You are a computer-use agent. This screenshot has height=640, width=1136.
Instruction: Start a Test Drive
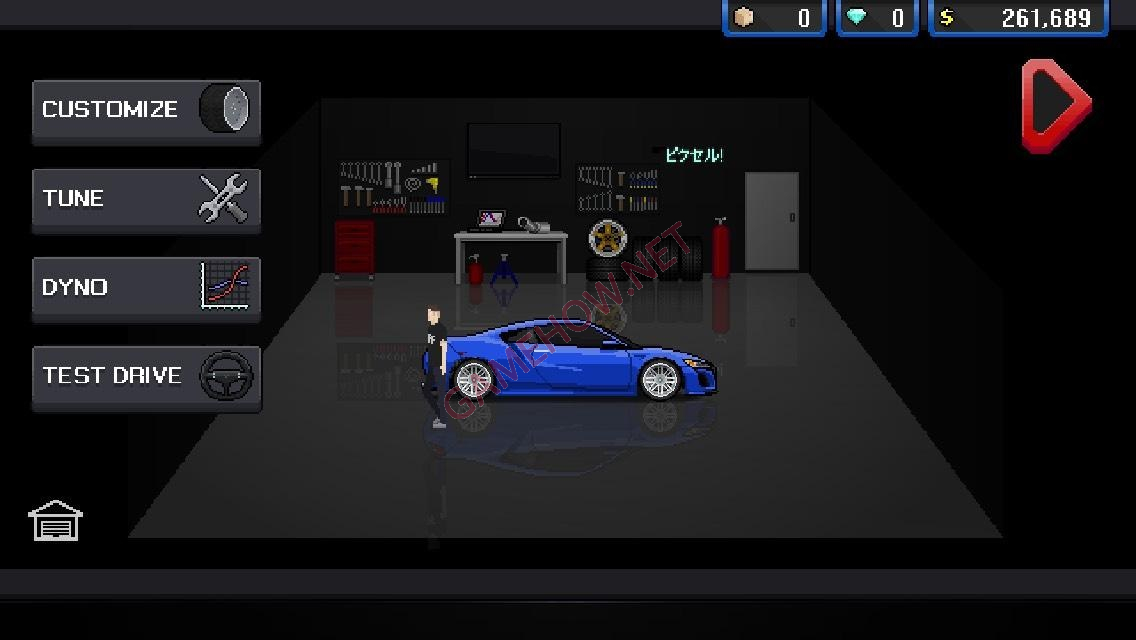tap(146, 377)
